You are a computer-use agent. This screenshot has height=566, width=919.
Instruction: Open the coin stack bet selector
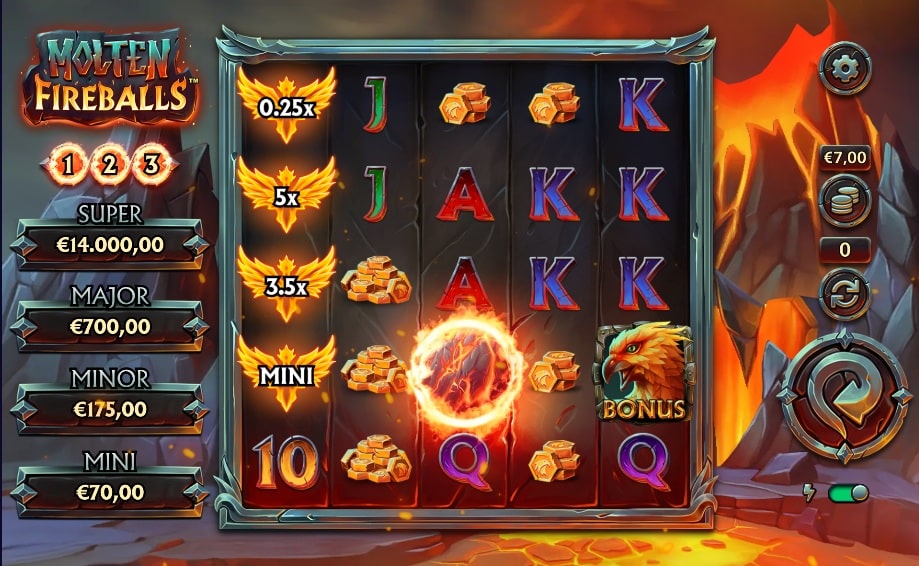[x=844, y=201]
